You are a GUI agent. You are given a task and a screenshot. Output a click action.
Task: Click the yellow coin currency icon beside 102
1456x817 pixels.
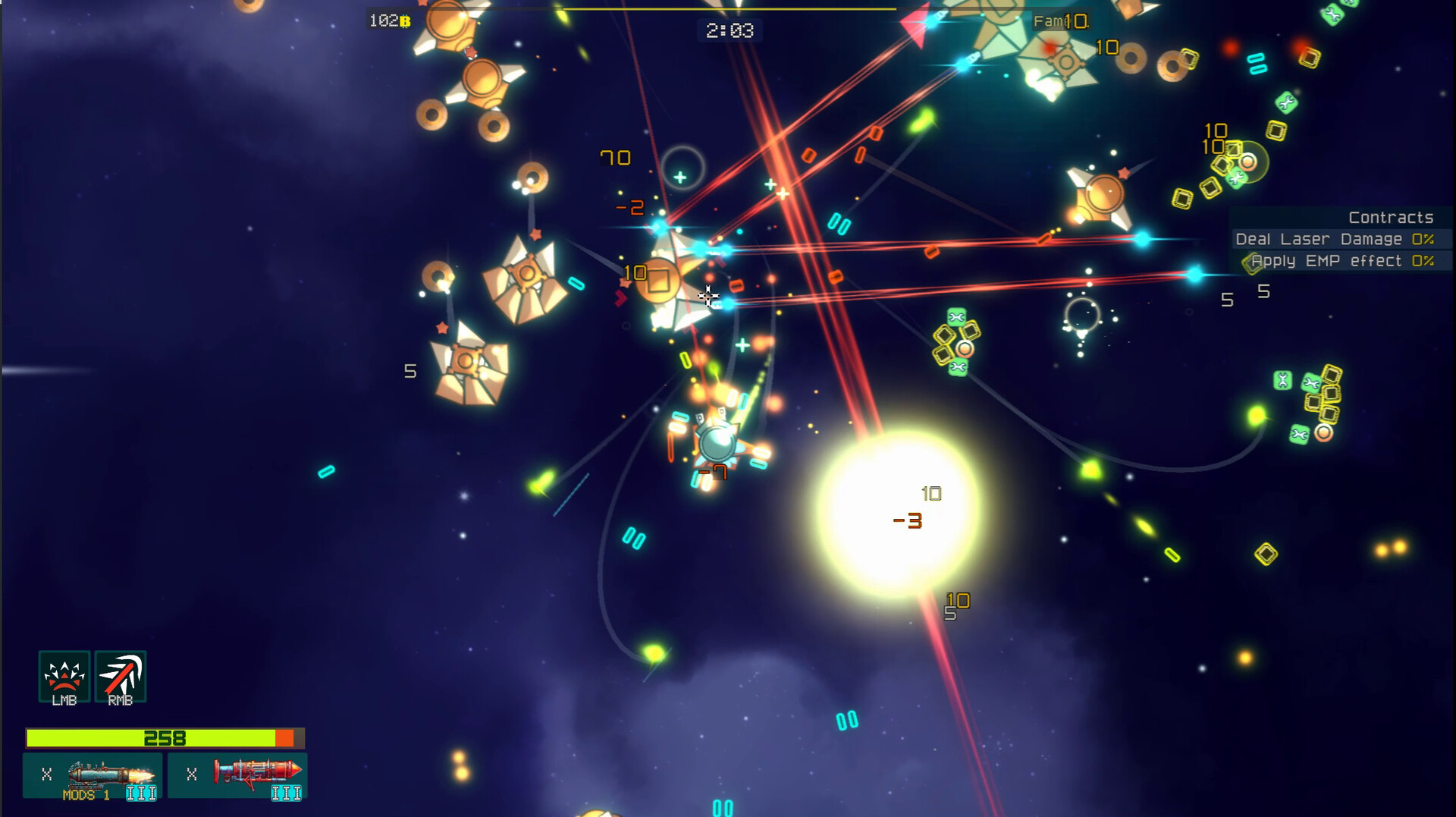point(404,21)
